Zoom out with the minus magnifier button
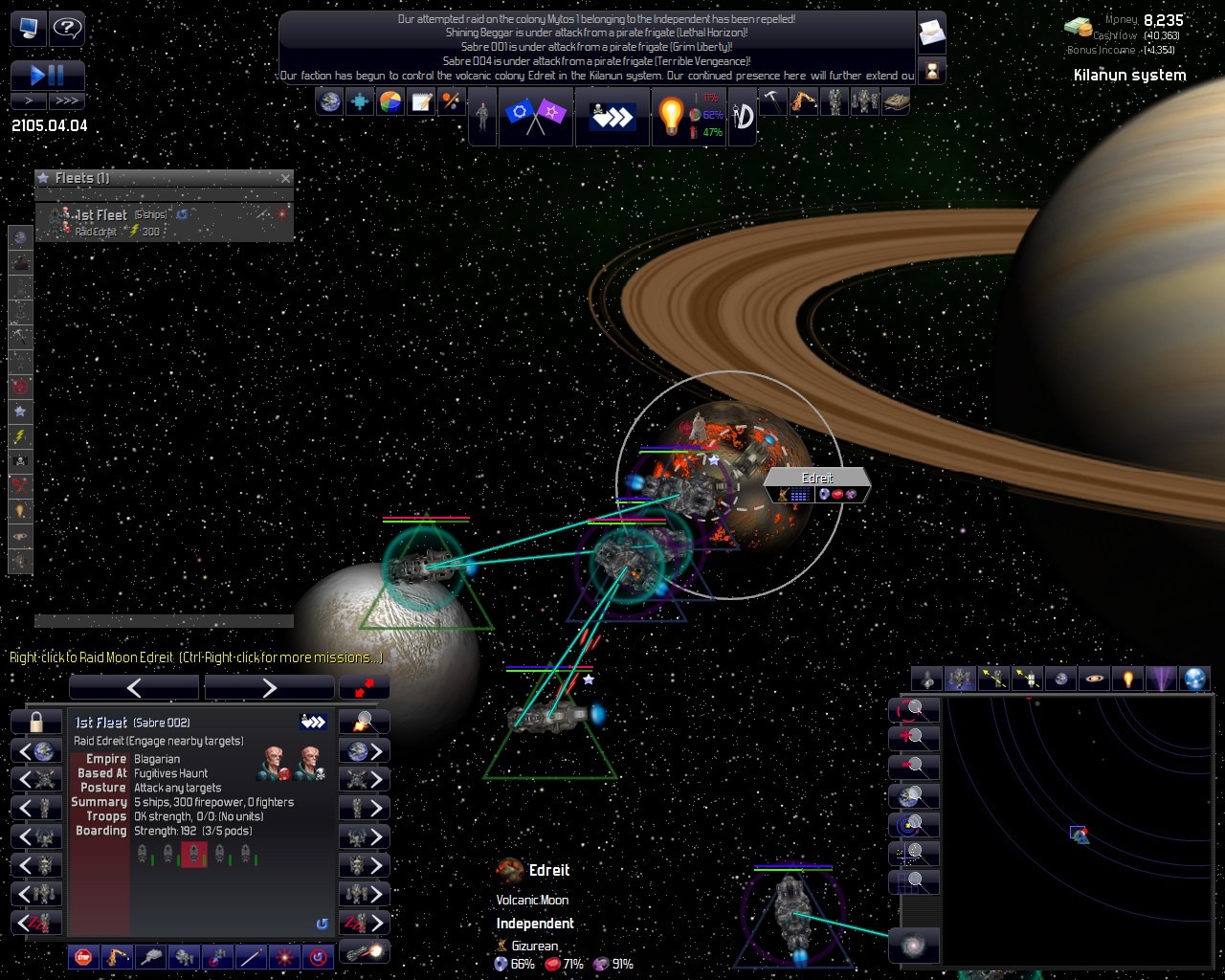Viewport: 1225px width, 980px height. point(912,767)
